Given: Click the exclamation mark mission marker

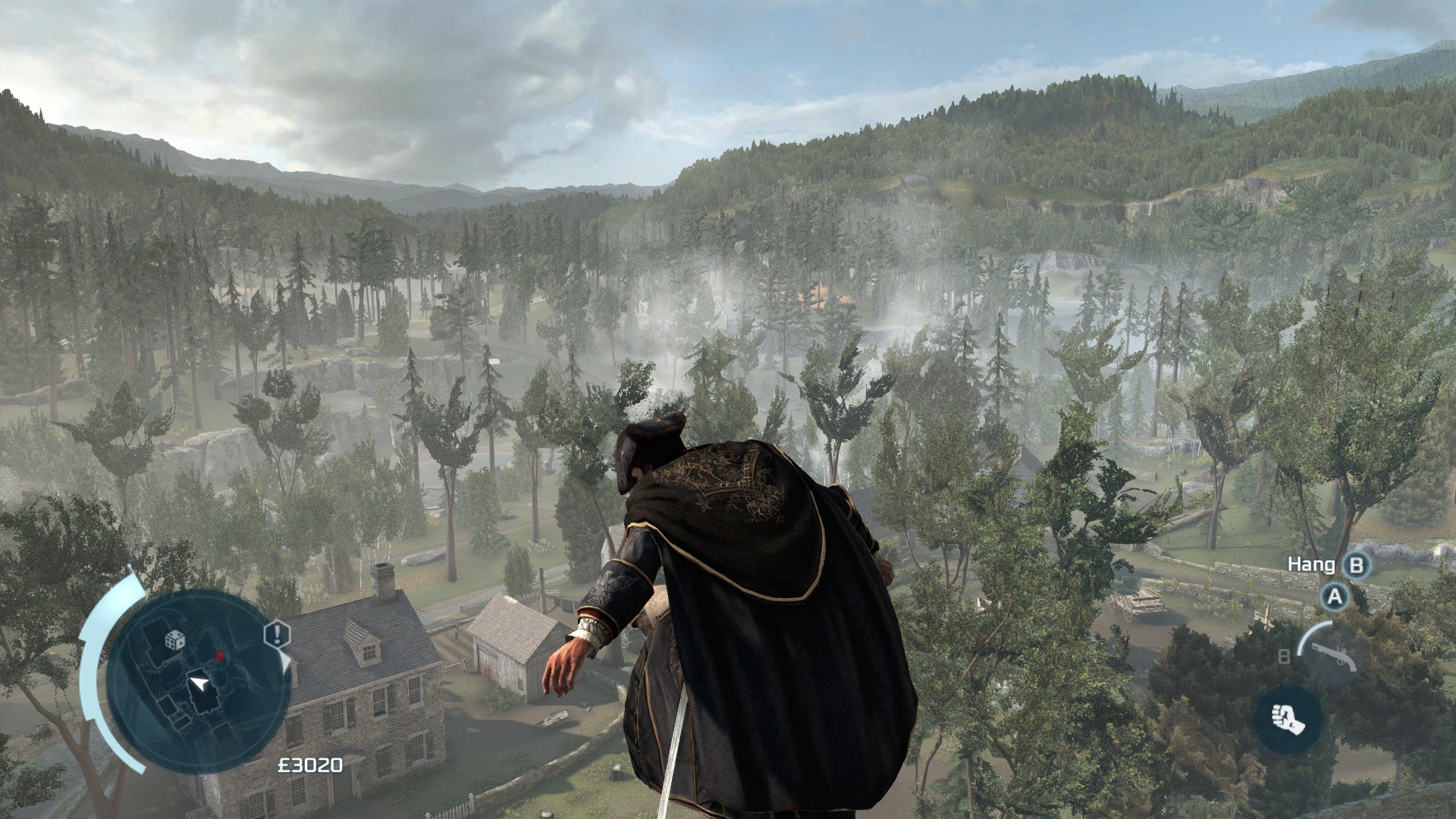Looking at the screenshot, I should 278,633.
